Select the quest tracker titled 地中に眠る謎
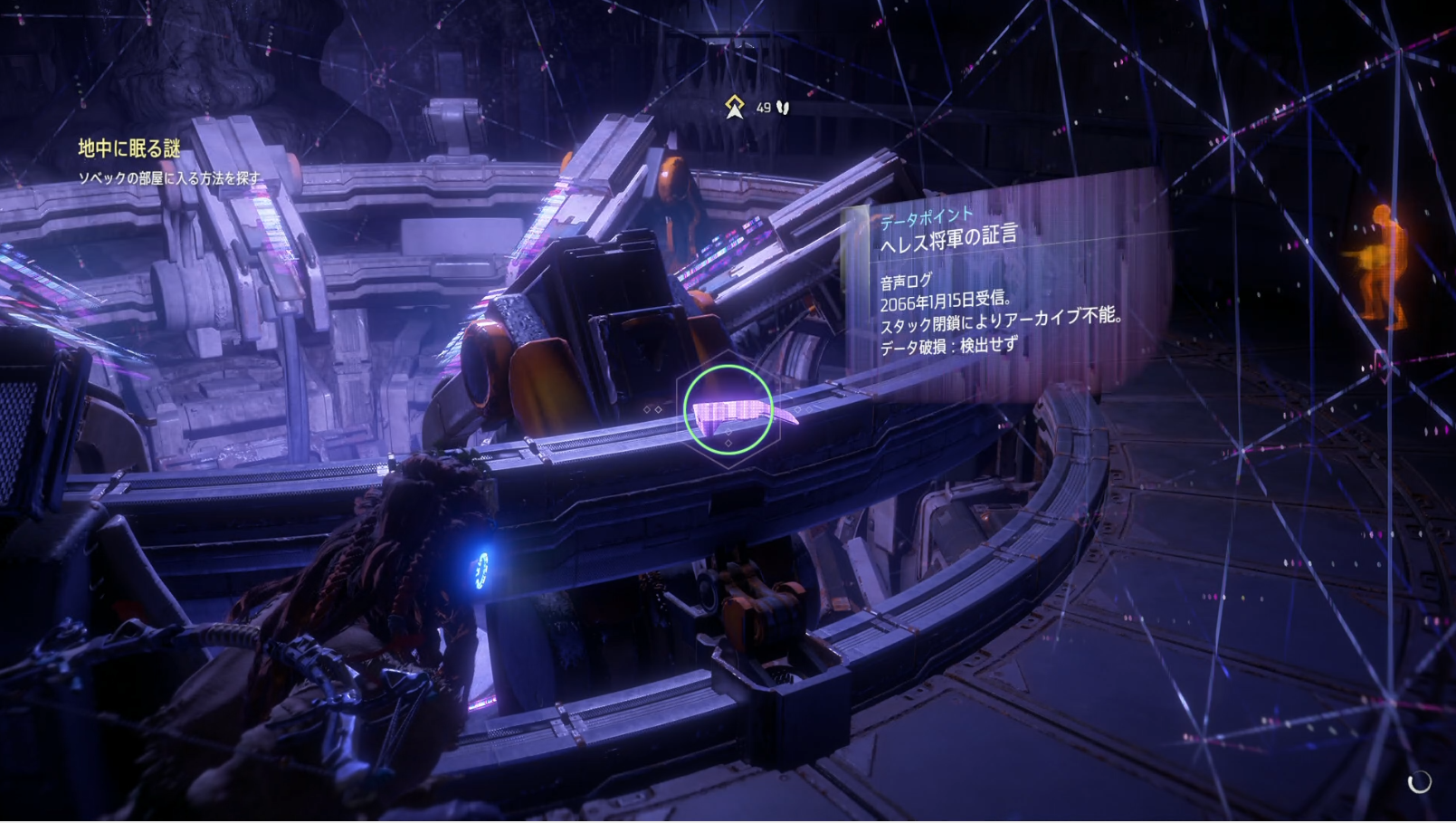The height and width of the screenshot is (823, 1456). click(x=129, y=148)
